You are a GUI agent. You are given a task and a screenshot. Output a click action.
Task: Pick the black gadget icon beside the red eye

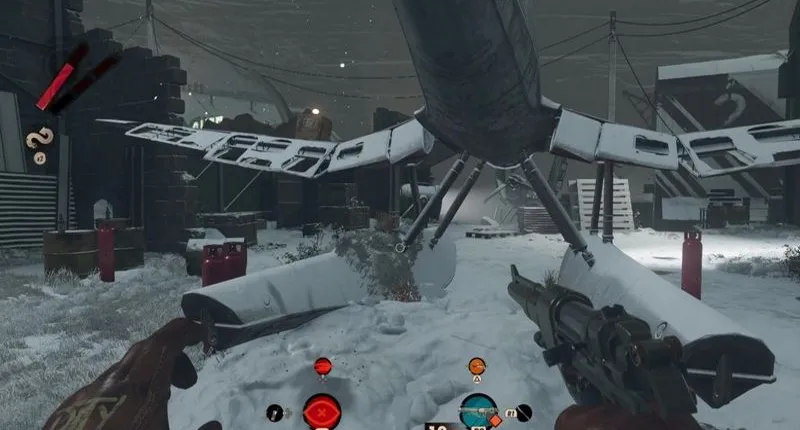pos(275,412)
